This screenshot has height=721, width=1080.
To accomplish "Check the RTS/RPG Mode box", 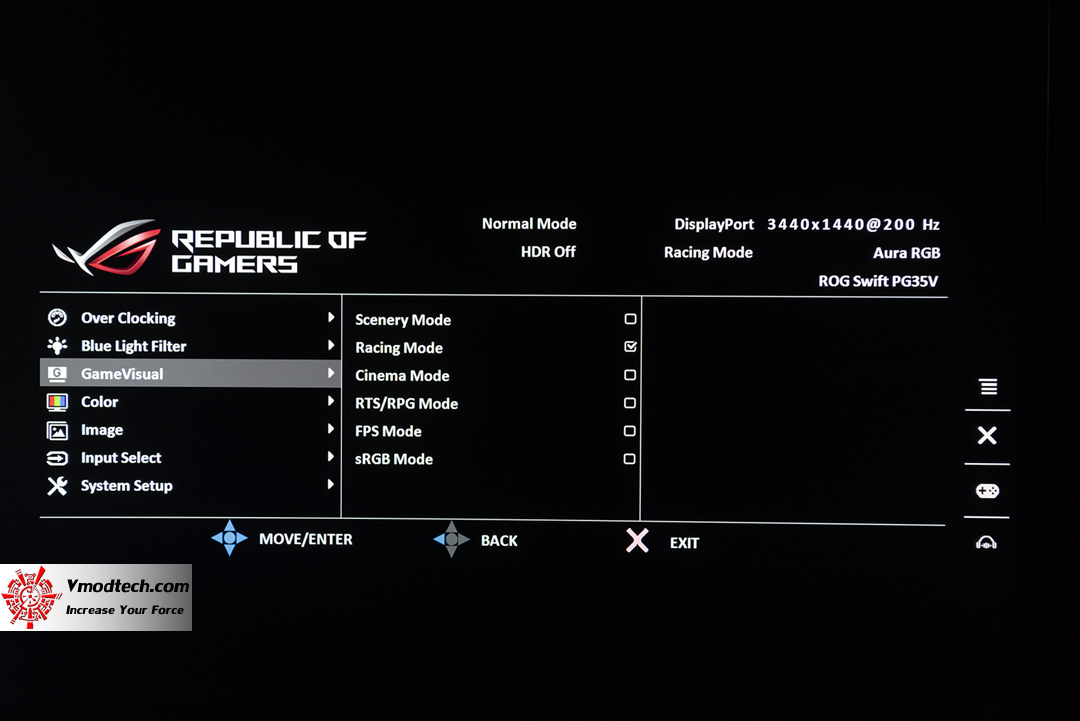I will click(630, 403).
